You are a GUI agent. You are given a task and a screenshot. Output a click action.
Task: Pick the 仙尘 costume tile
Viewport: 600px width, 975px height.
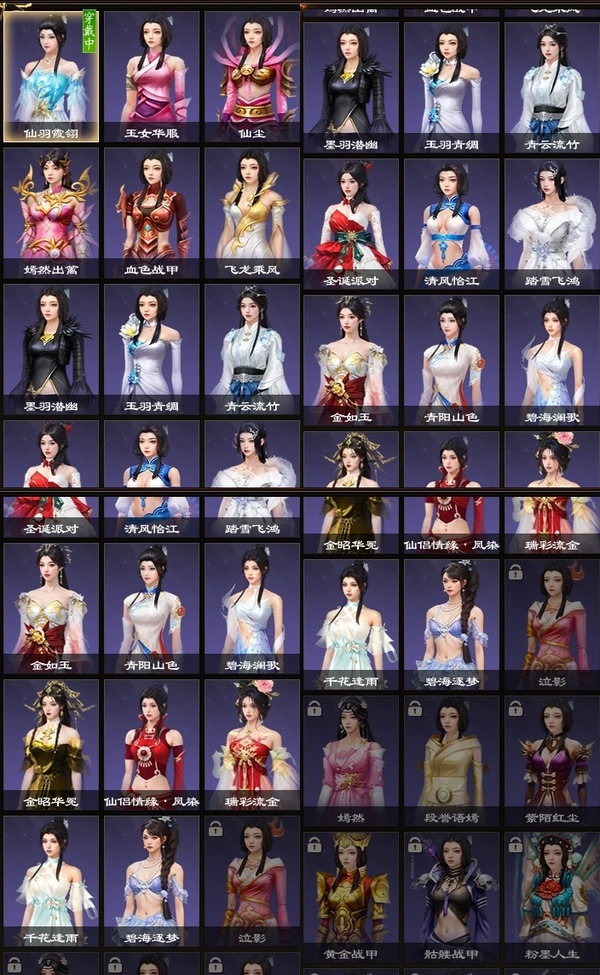click(x=252, y=75)
